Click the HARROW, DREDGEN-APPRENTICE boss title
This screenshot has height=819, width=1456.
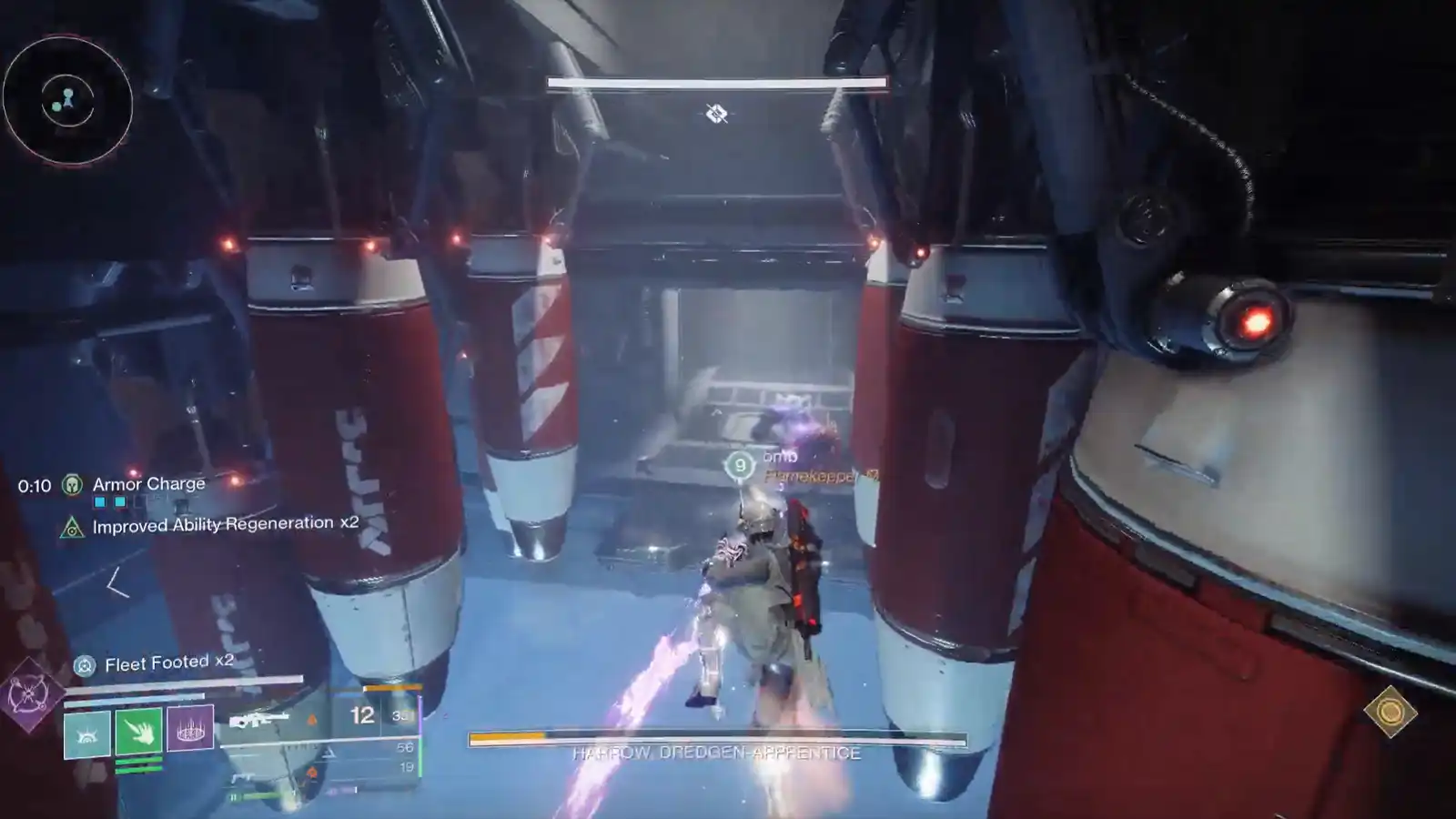click(718, 753)
